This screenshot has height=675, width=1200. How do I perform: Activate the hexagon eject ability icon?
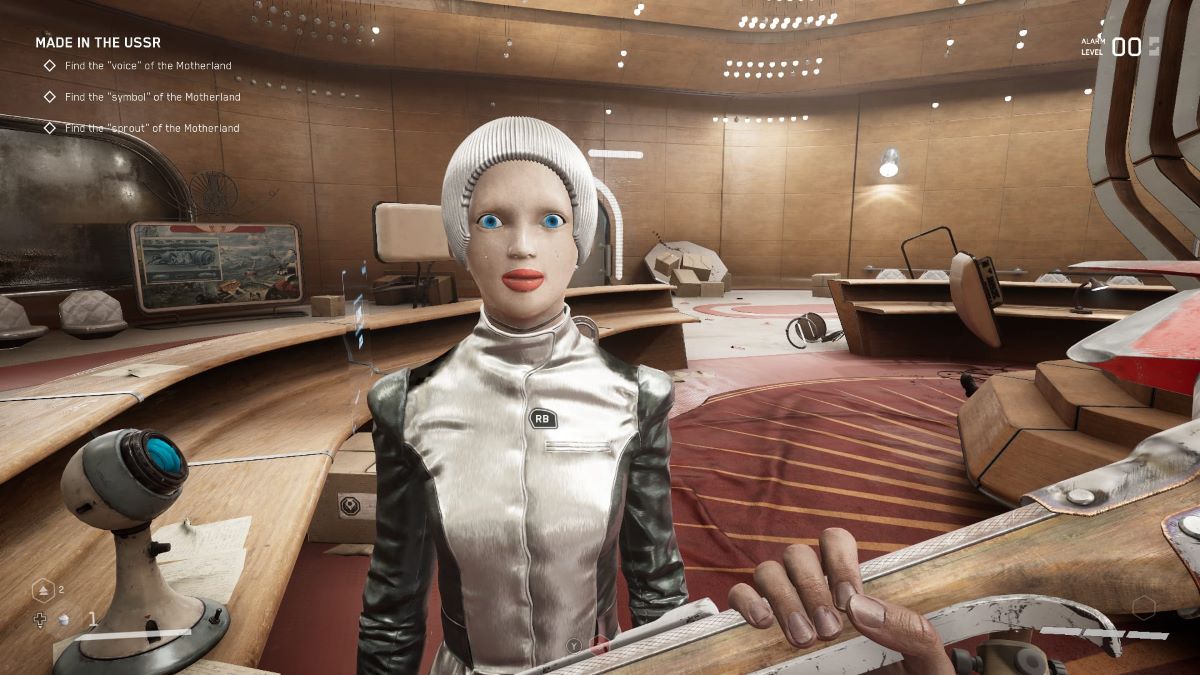point(43,591)
